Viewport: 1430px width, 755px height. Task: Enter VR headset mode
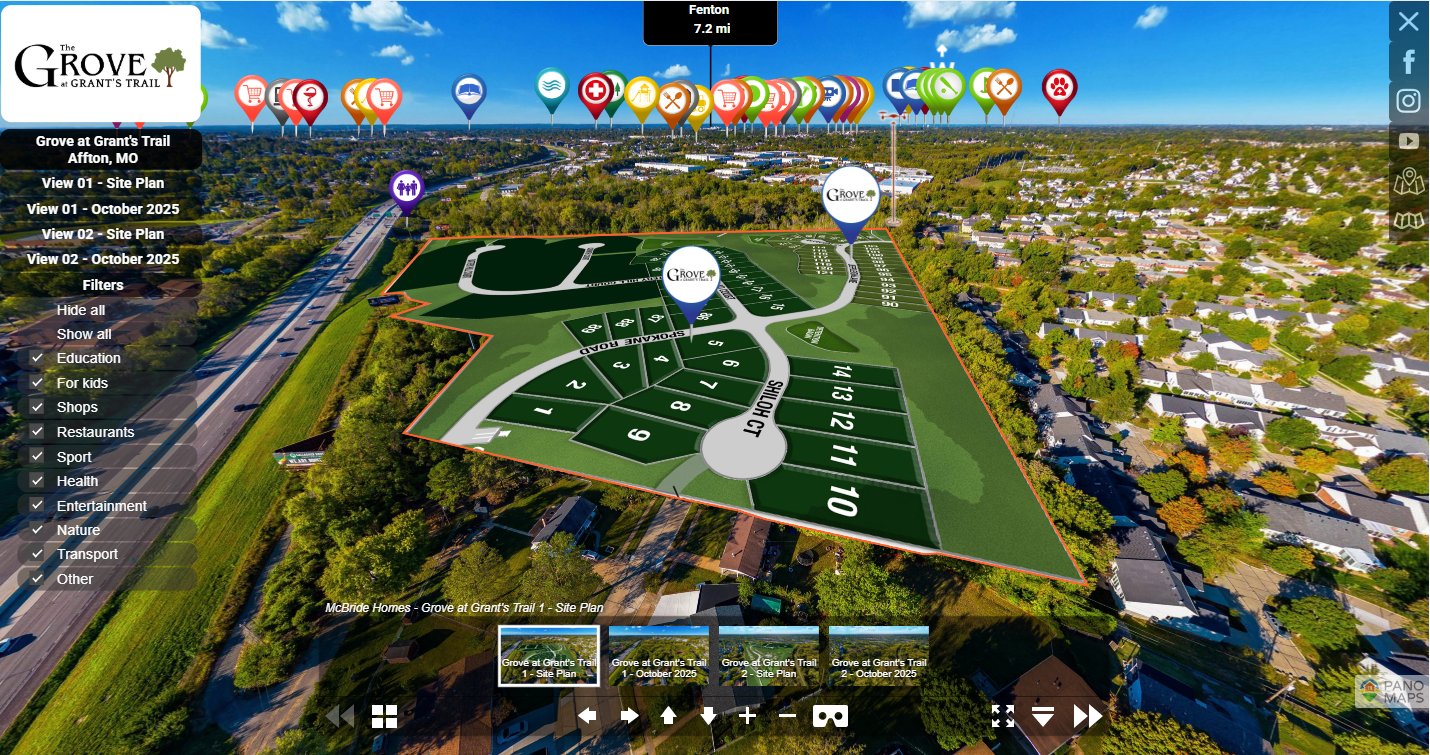point(830,716)
